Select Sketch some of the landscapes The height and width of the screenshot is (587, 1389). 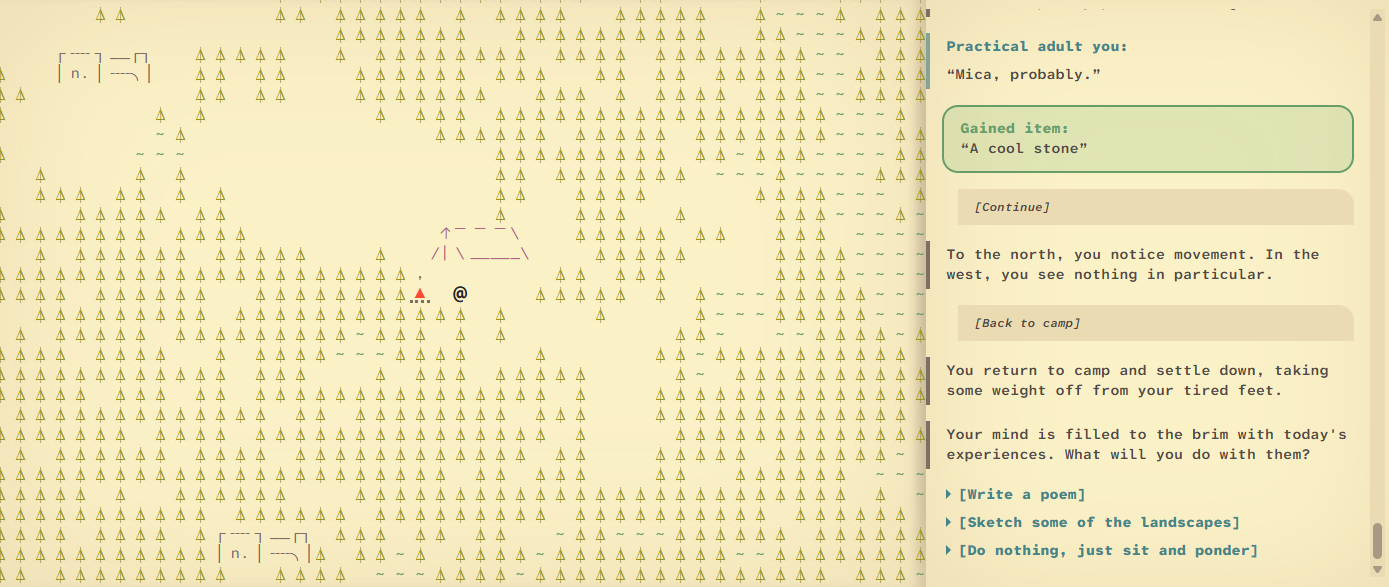coord(1098,522)
